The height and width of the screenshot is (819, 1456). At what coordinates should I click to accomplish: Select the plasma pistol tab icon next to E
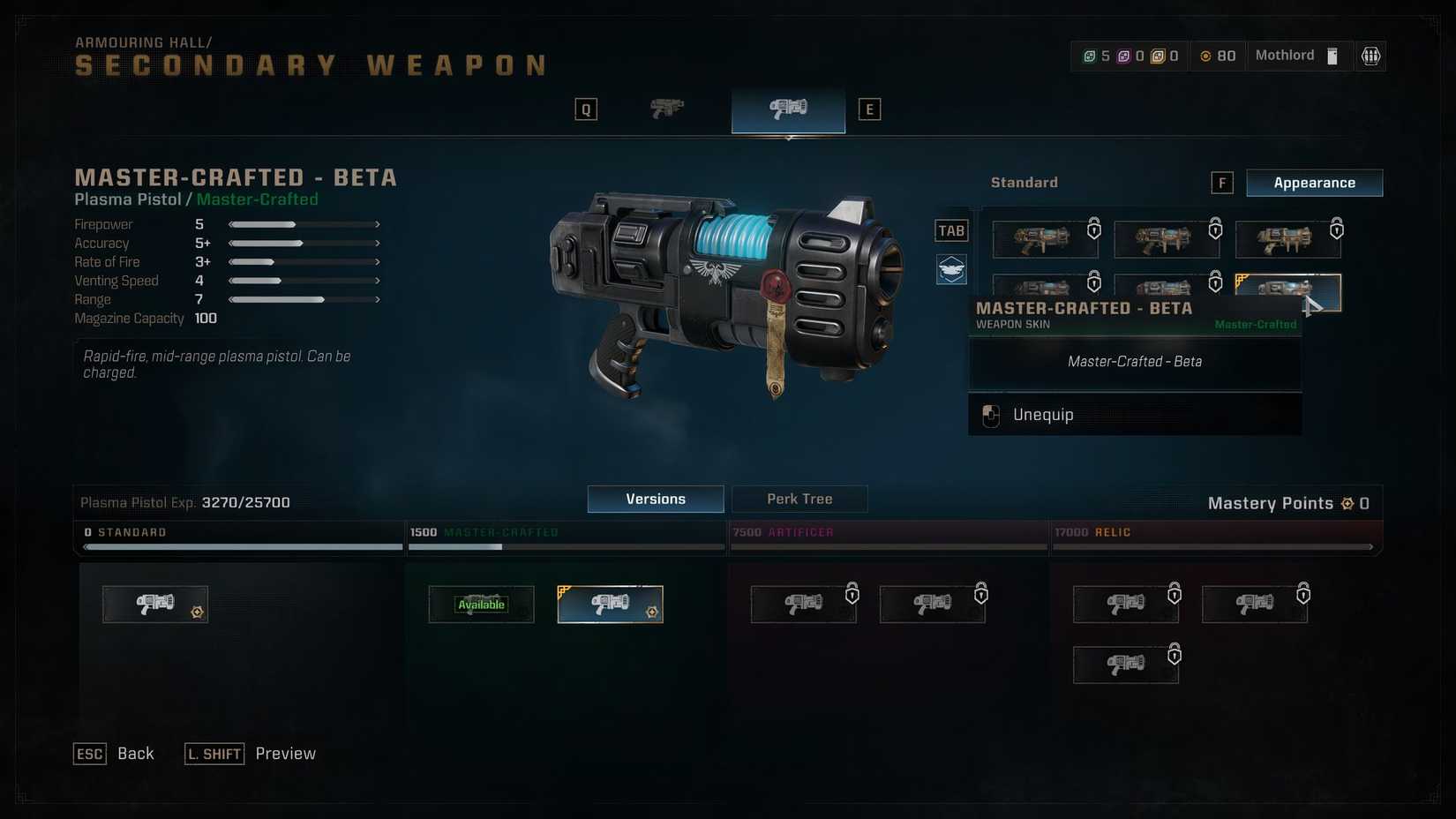tap(787, 109)
